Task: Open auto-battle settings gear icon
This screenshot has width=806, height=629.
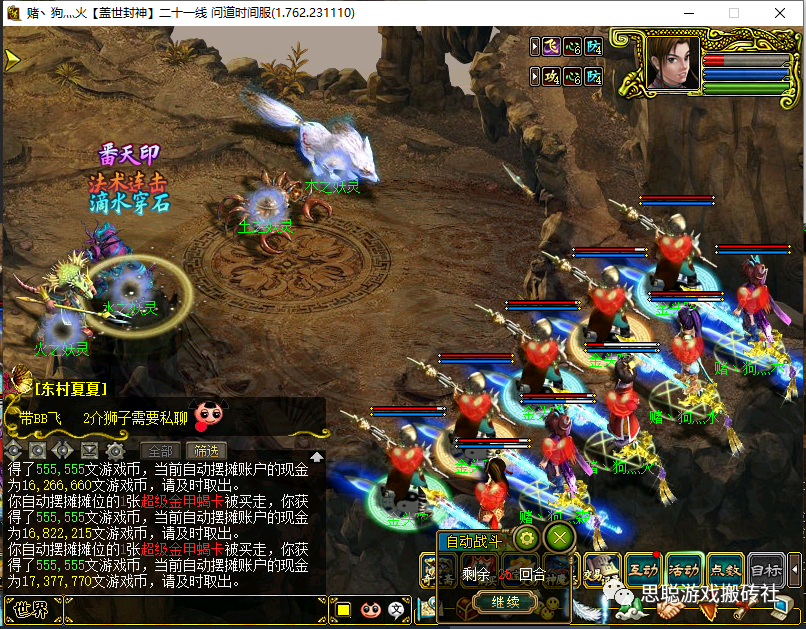Action: (527, 539)
